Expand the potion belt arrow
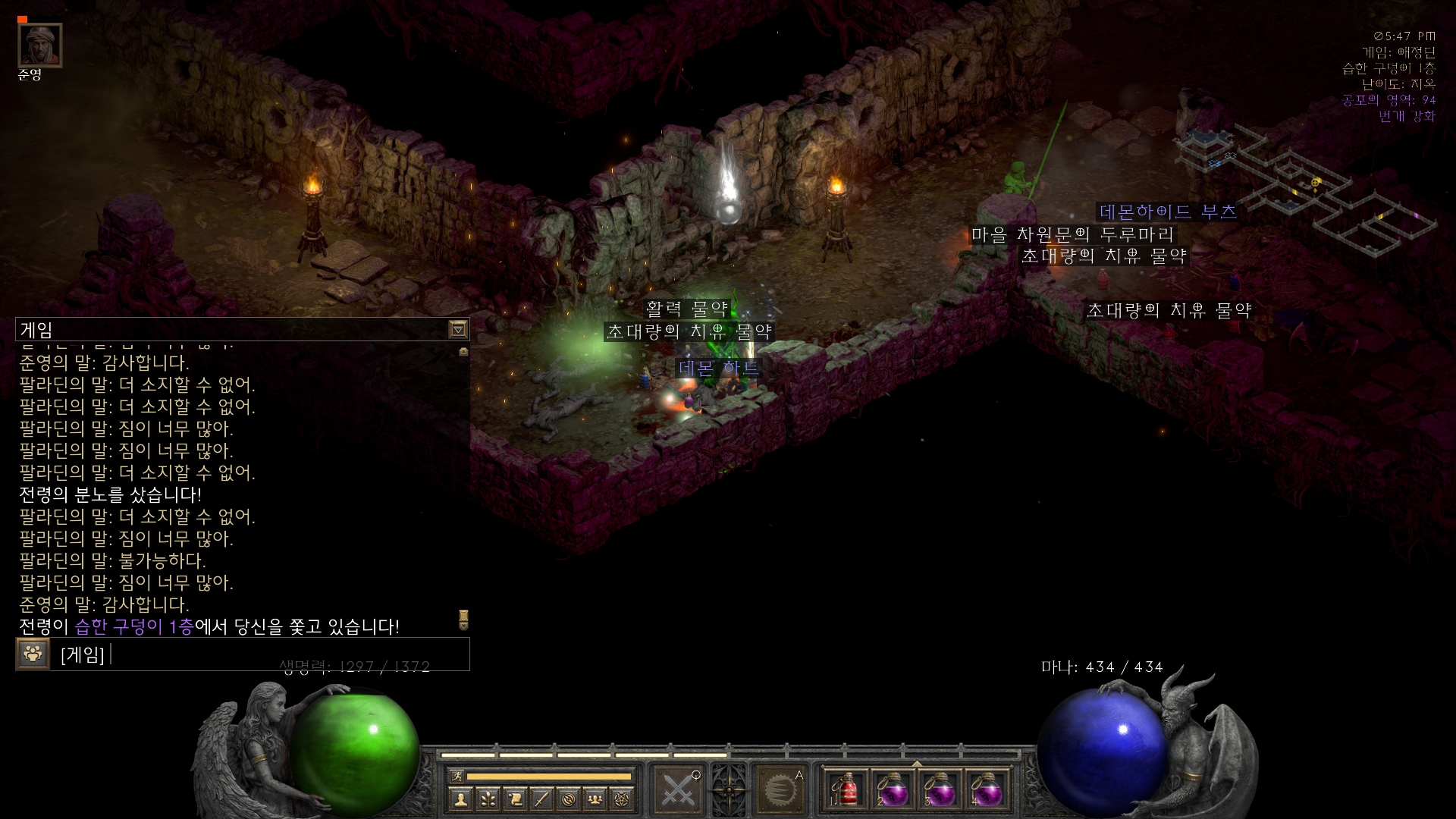The height and width of the screenshot is (819, 1456). pos(917,763)
